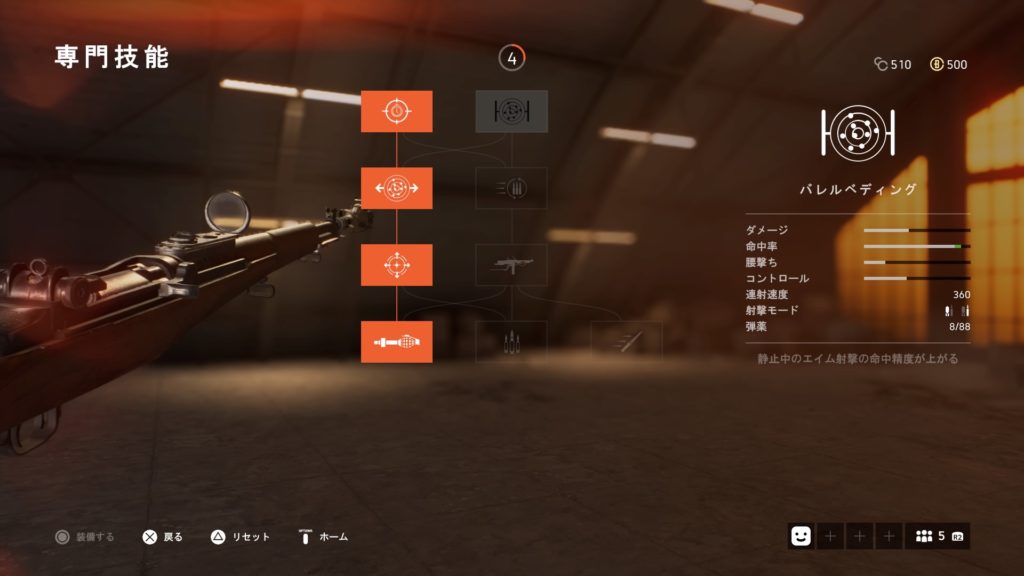Pick the three upright bullets specialization
This screenshot has width=1024, height=576.
point(511,342)
